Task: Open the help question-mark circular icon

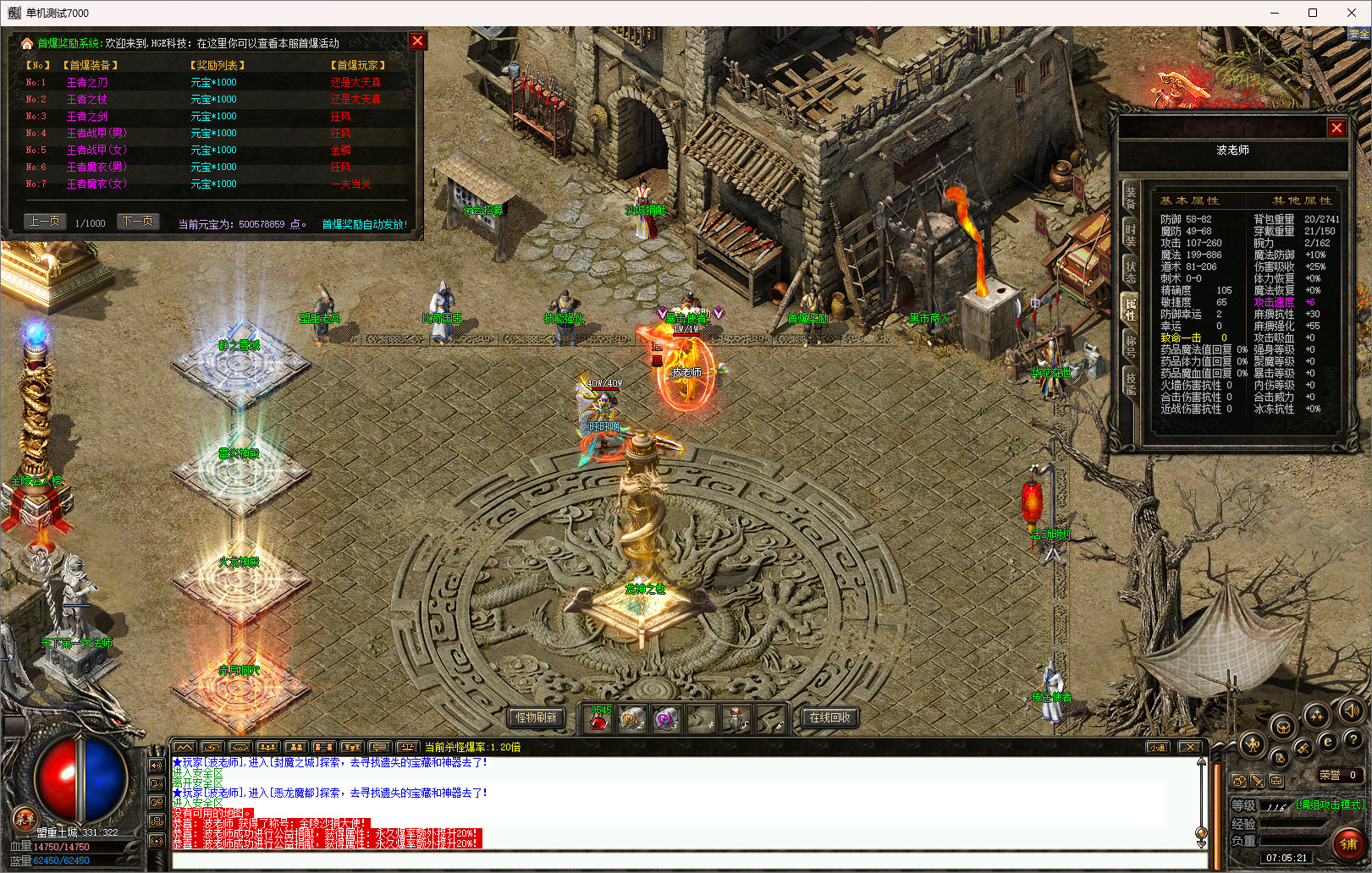Action: 1354,740
